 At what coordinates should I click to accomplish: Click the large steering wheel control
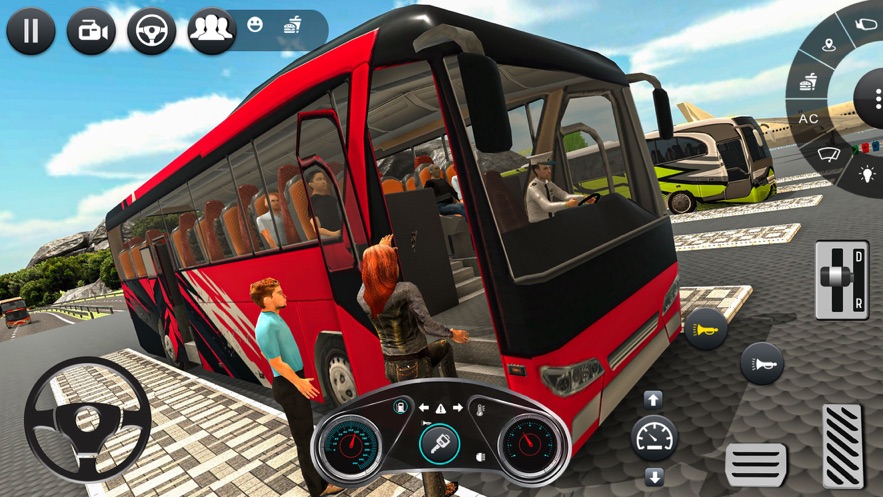(88, 420)
